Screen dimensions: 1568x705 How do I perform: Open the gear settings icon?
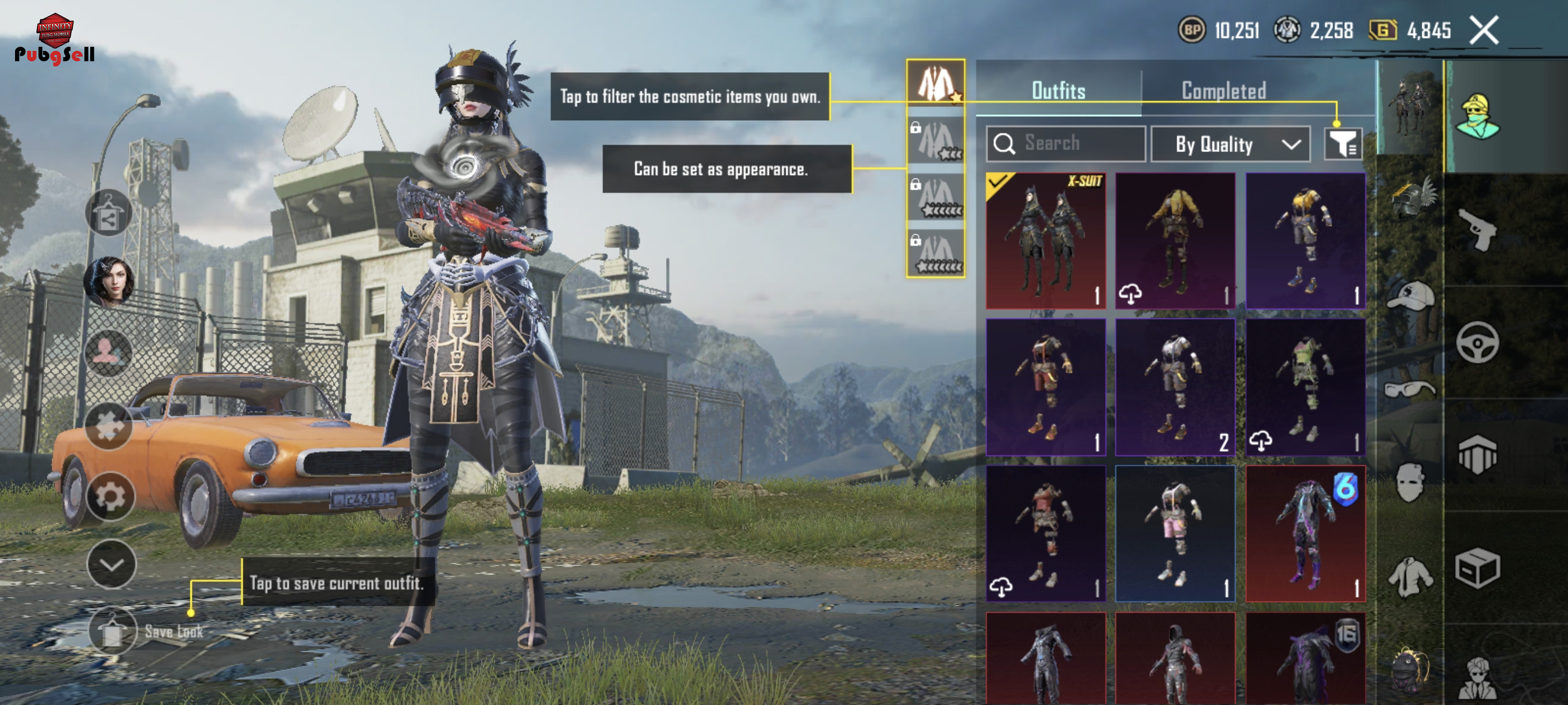pyautogui.click(x=110, y=497)
